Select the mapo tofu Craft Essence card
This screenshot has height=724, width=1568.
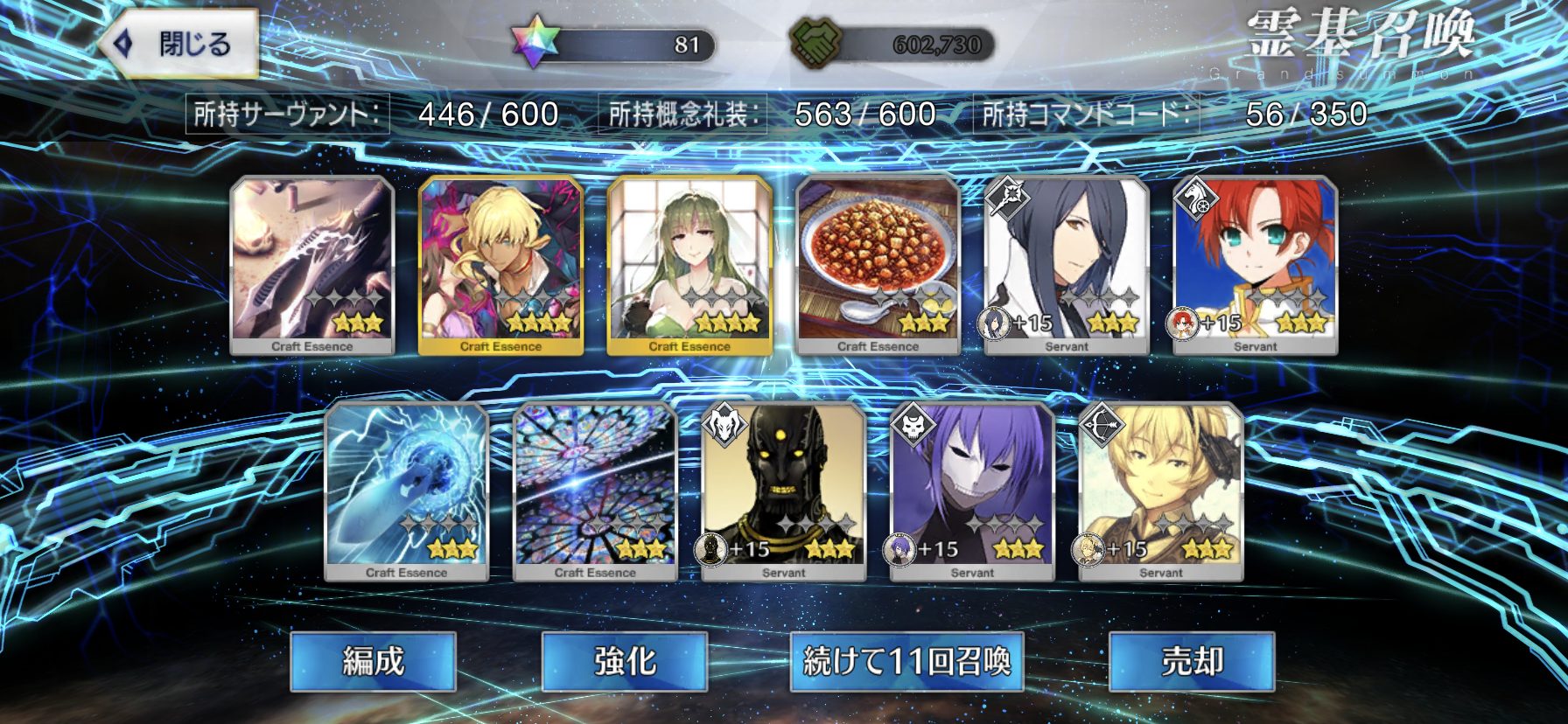(878, 265)
